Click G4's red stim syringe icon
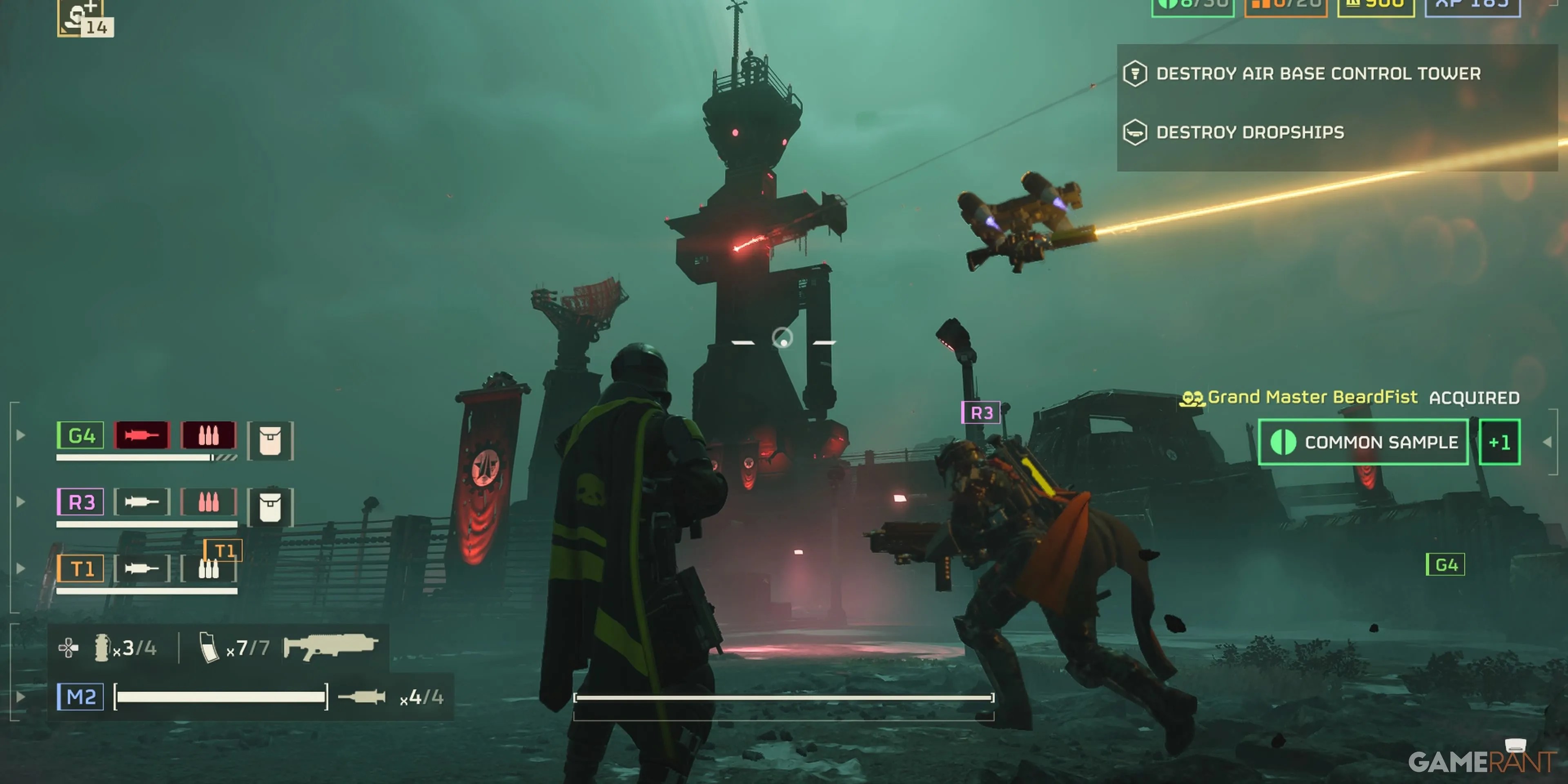The image size is (1568, 784). pos(142,435)
